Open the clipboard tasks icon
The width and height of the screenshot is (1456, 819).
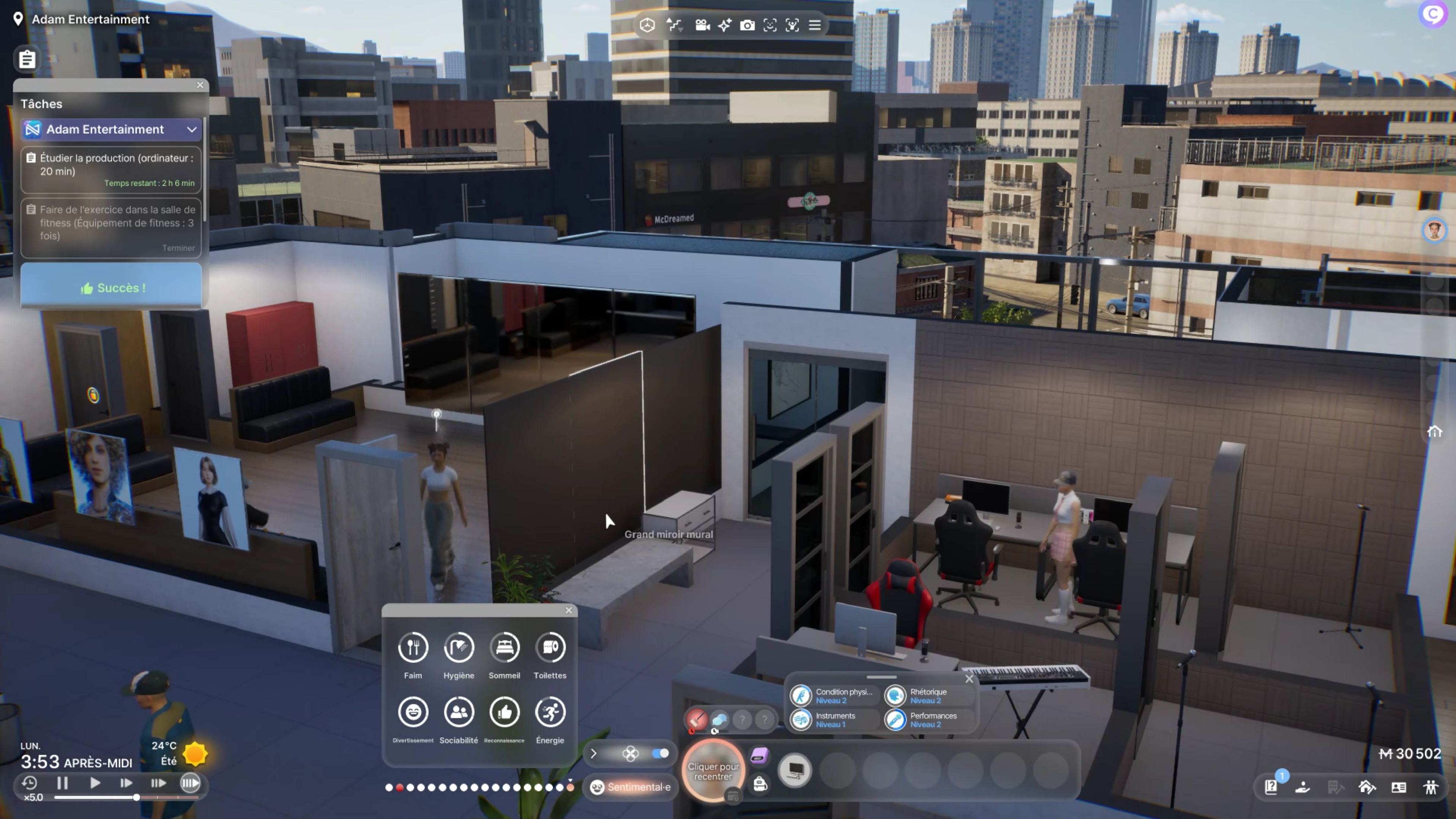[x=27, y=59]
